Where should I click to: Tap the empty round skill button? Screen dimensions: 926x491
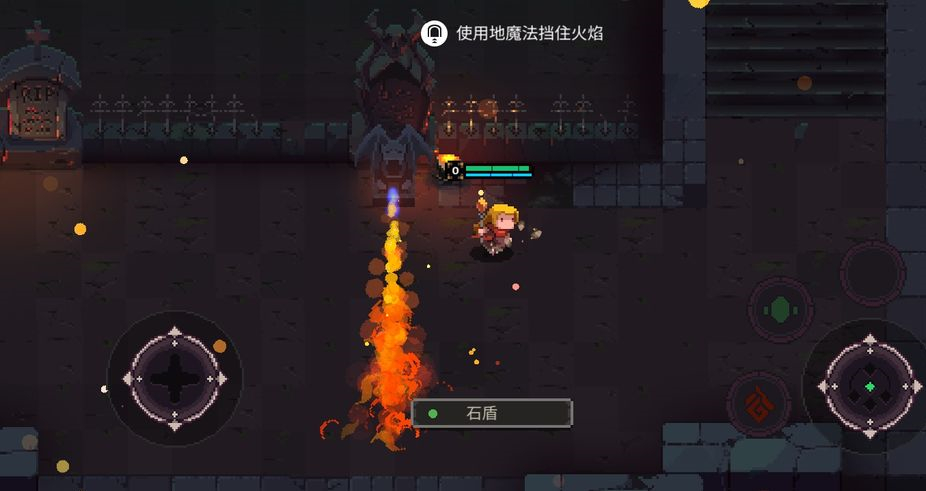tap(872, 270)
